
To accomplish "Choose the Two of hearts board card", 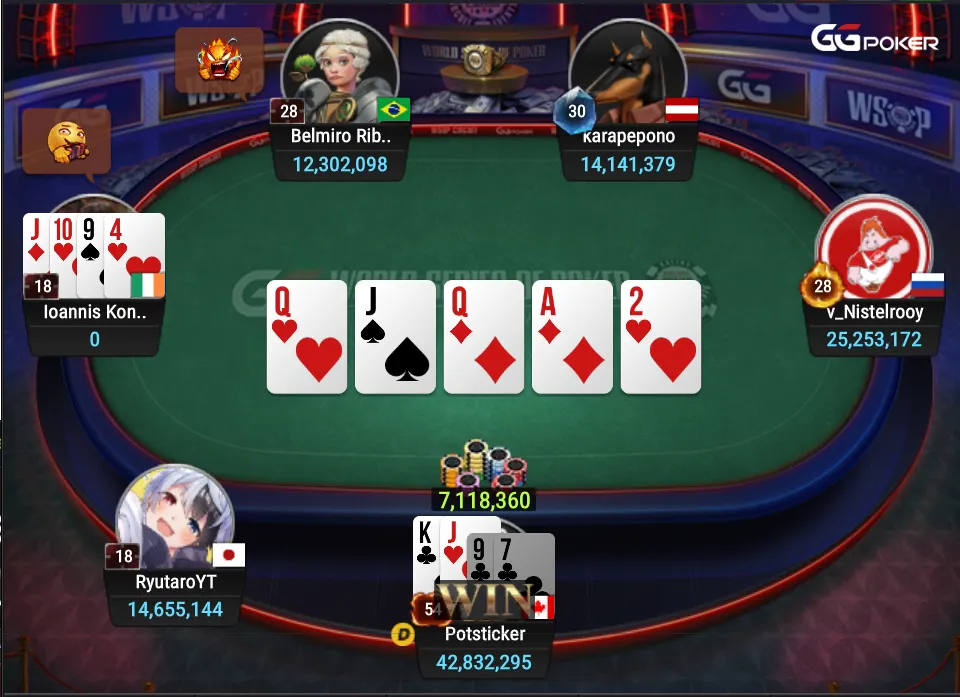I will pyautogui.click(x=660, y=337).
